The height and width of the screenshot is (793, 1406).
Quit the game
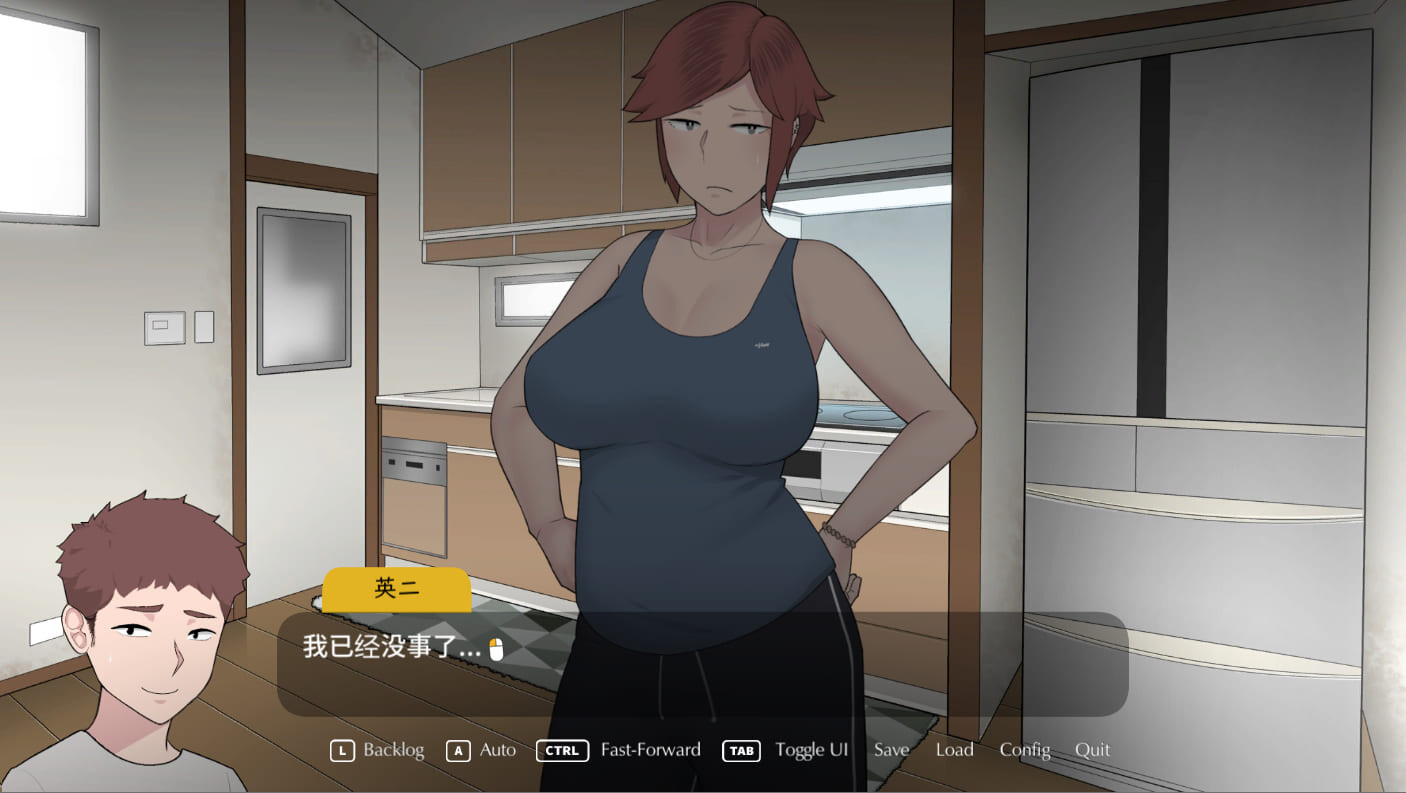click(1092, 750)
